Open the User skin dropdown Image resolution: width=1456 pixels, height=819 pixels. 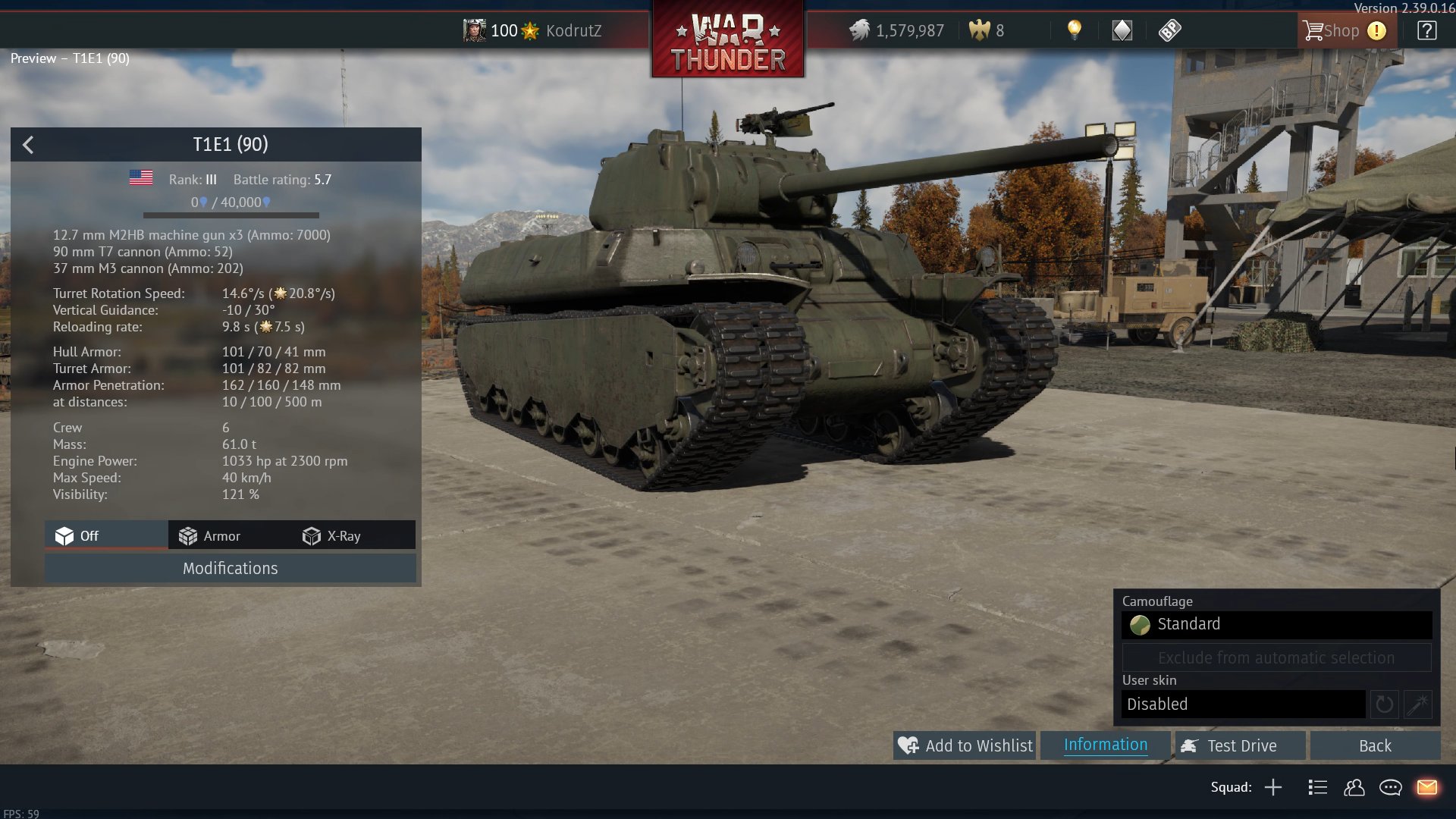tap(1244, 704)
